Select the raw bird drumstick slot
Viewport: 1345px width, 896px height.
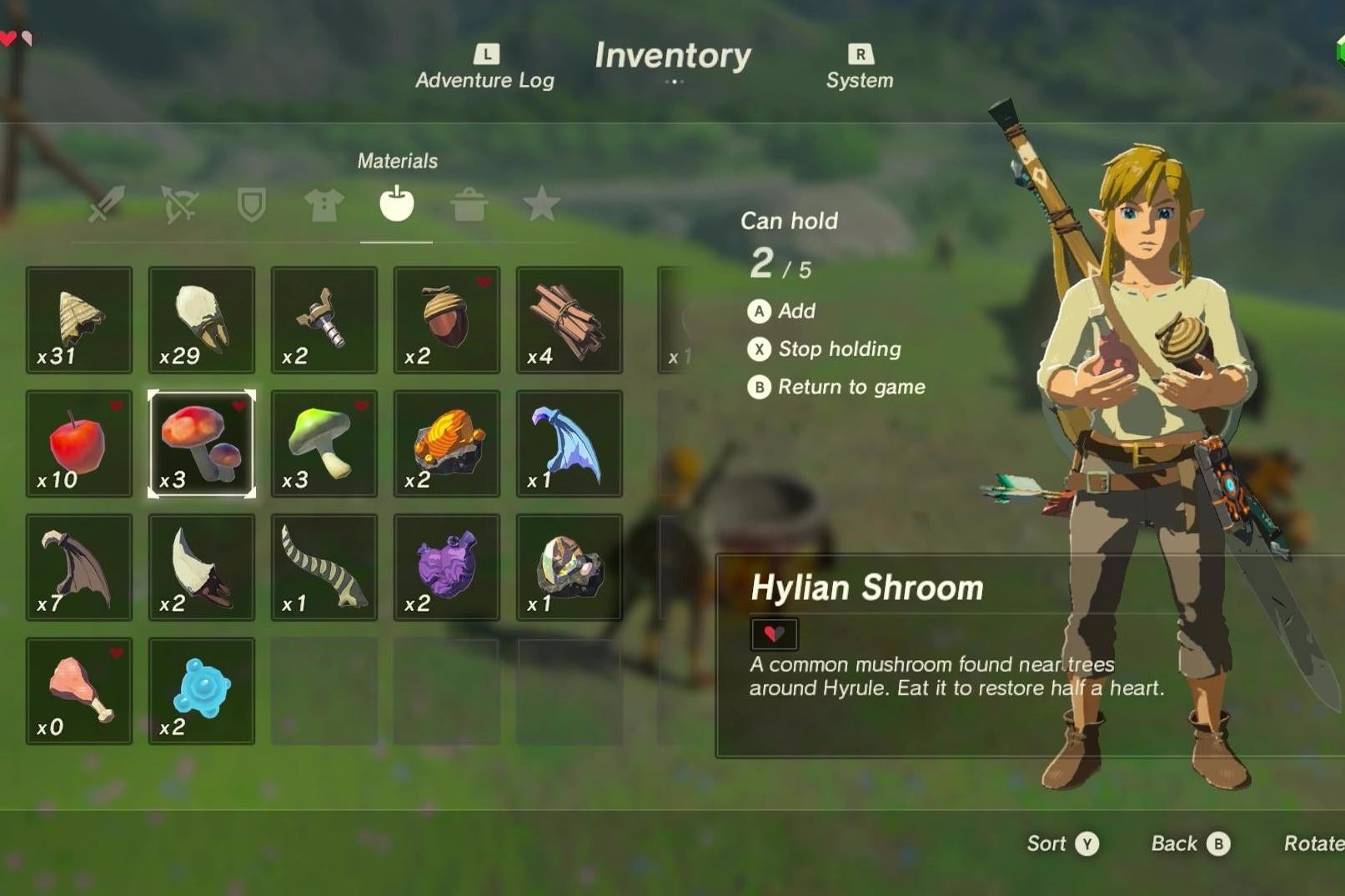(79, 690)
